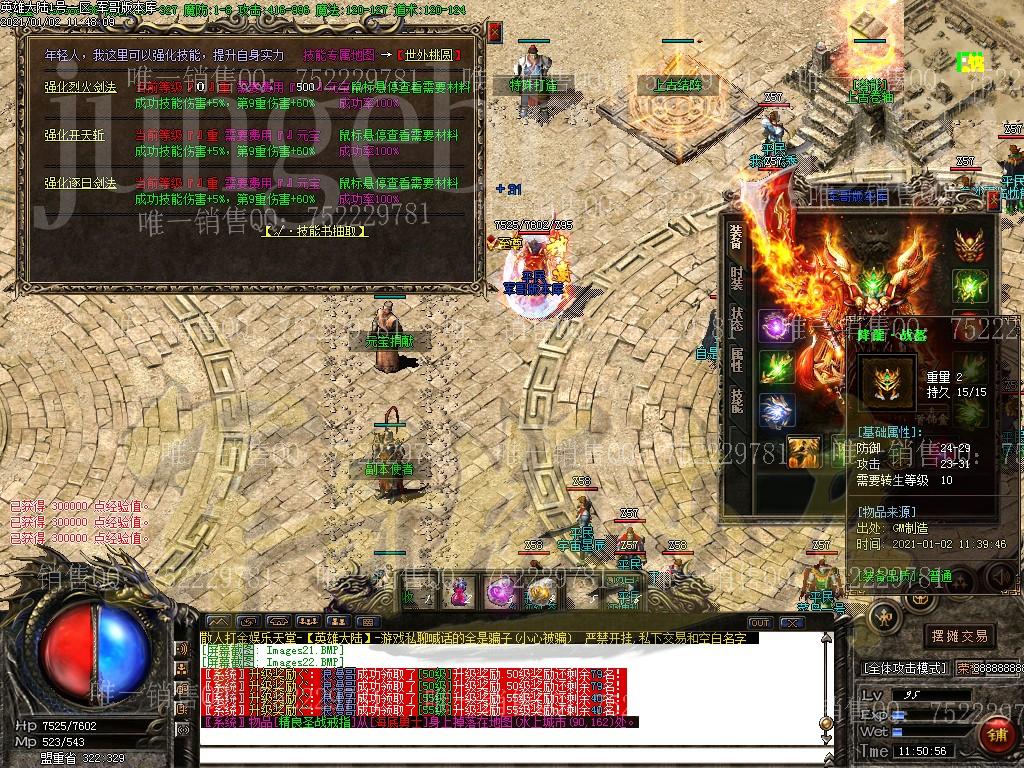Open the 技能 skills tab

click(737, 402)
